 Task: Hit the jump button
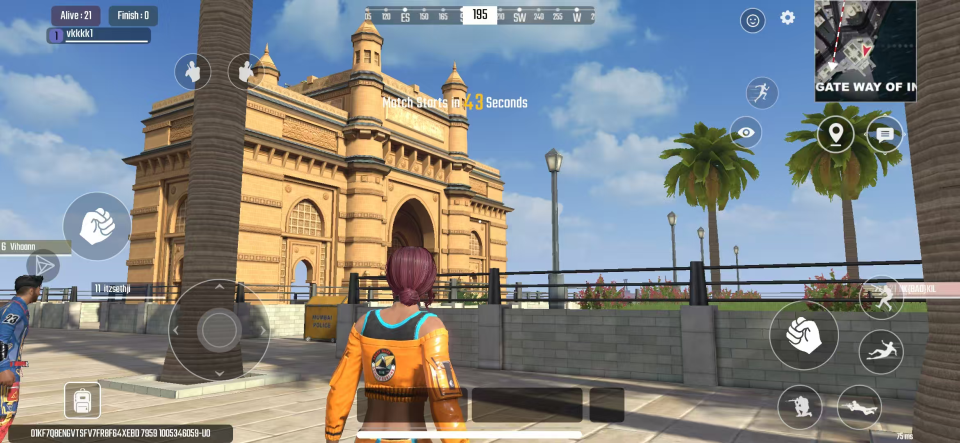(881, 297)
